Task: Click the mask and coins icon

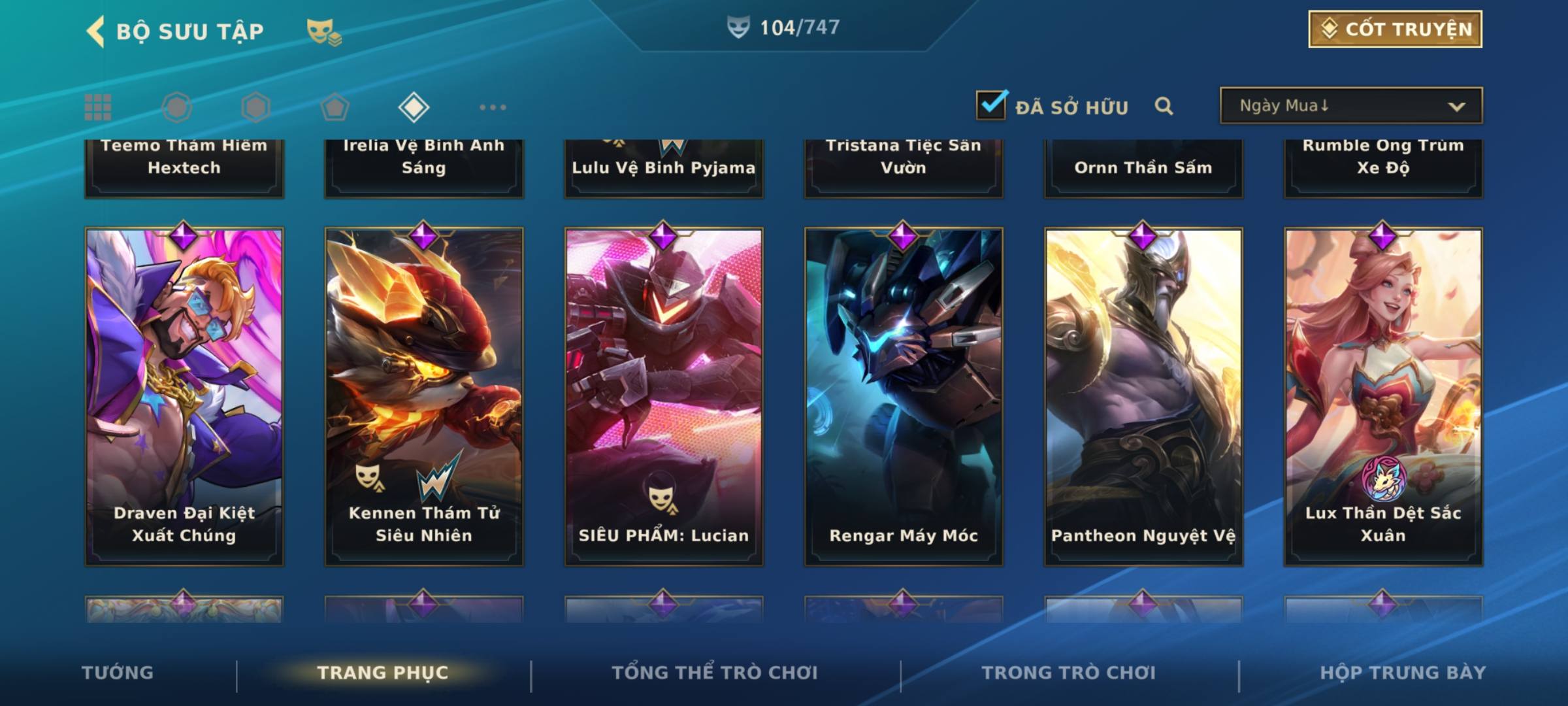Action: pos(324,31)
